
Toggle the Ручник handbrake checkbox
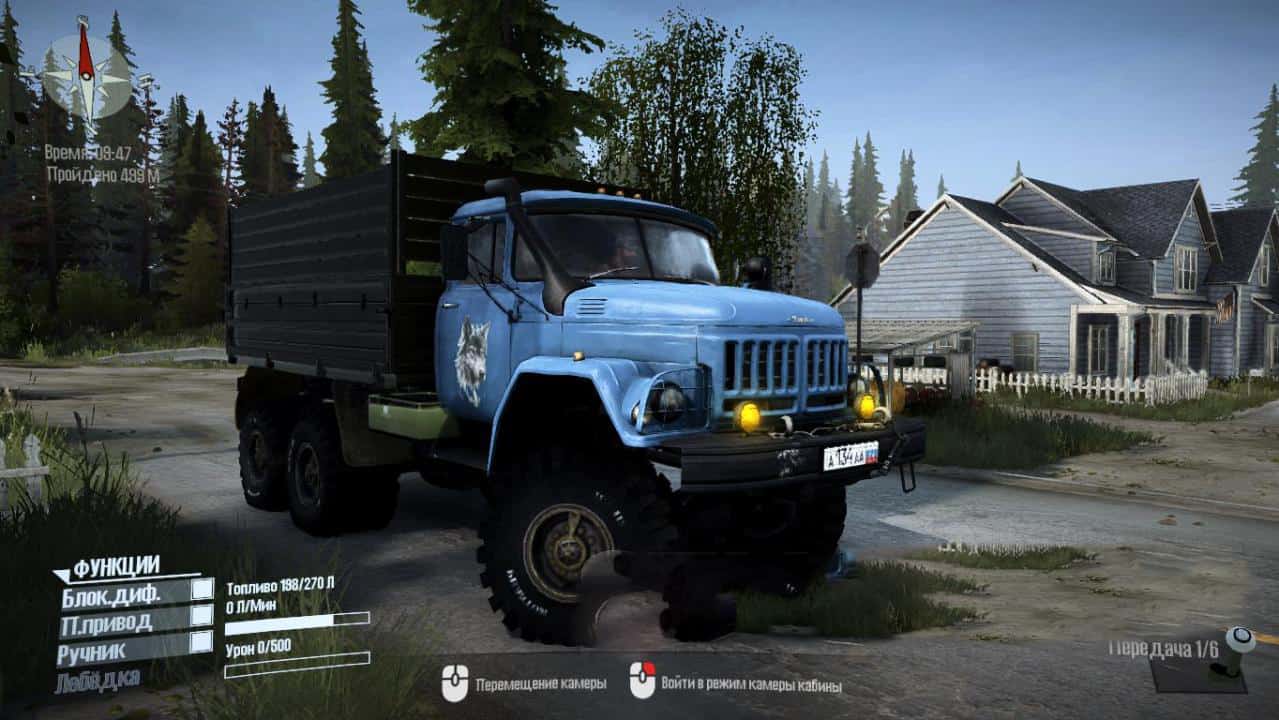click(202, 642)
